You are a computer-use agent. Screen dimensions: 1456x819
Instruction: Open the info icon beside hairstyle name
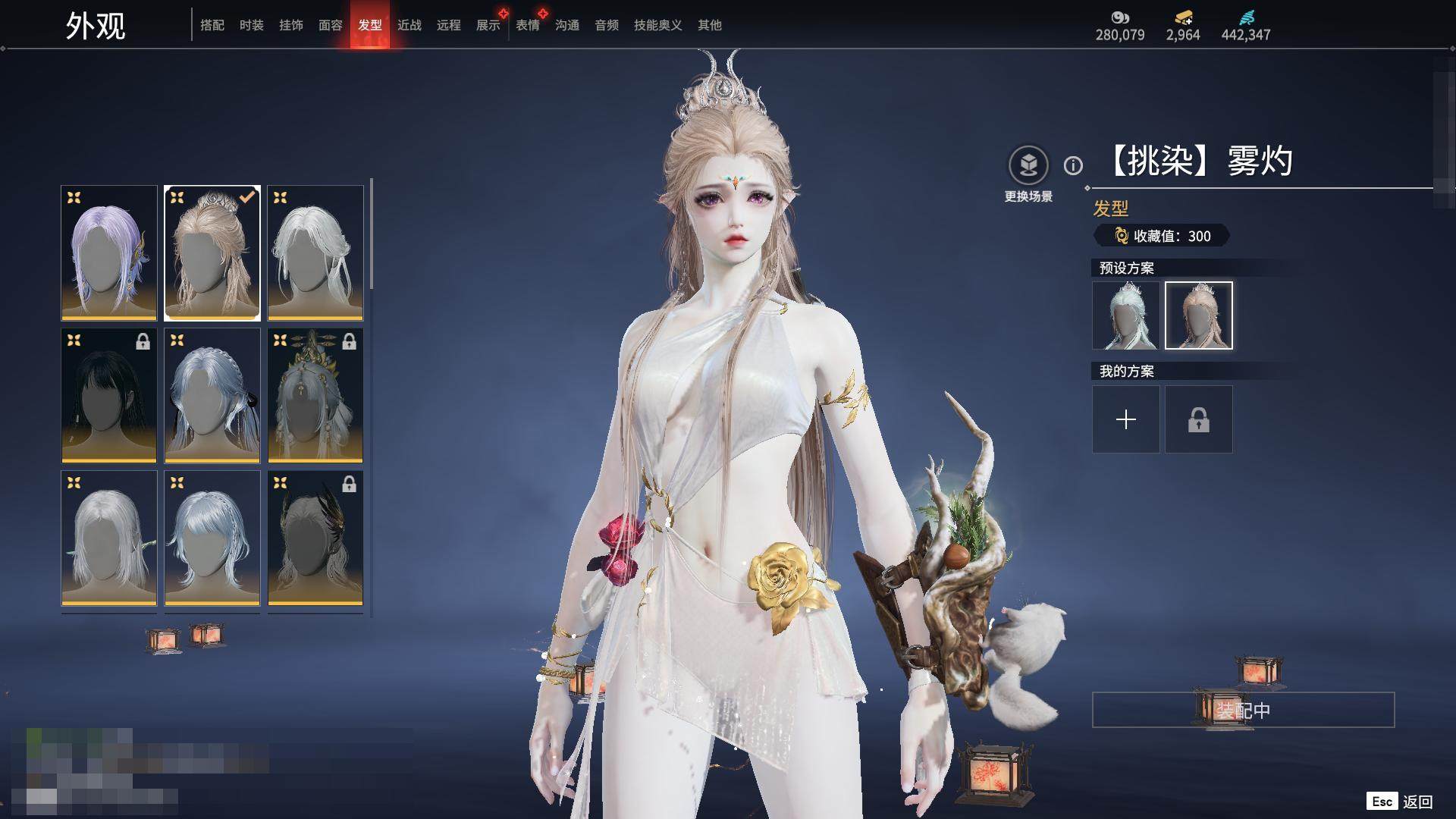1073,165
